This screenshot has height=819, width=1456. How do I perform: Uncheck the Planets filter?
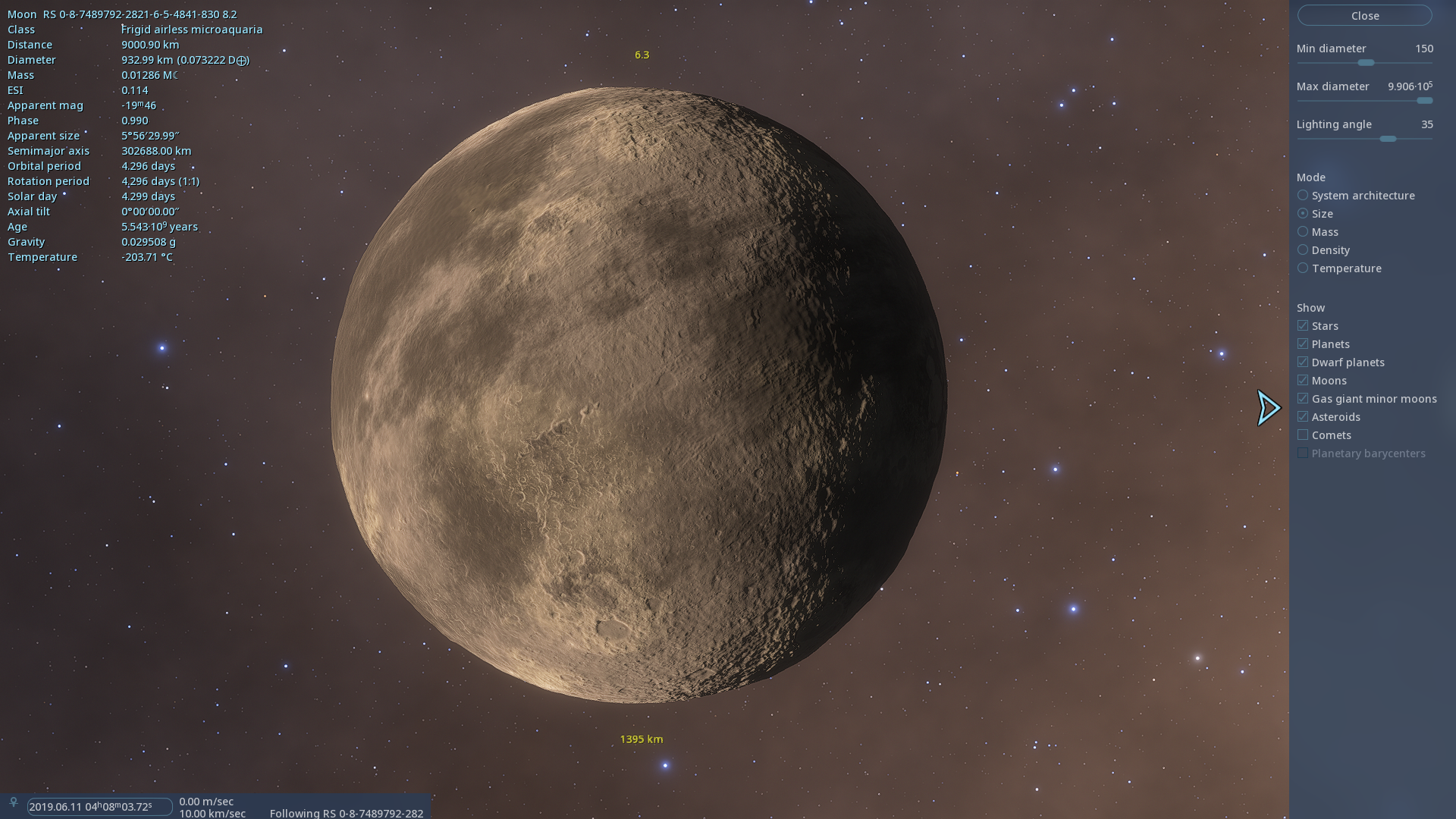[x=1303, y=344]
